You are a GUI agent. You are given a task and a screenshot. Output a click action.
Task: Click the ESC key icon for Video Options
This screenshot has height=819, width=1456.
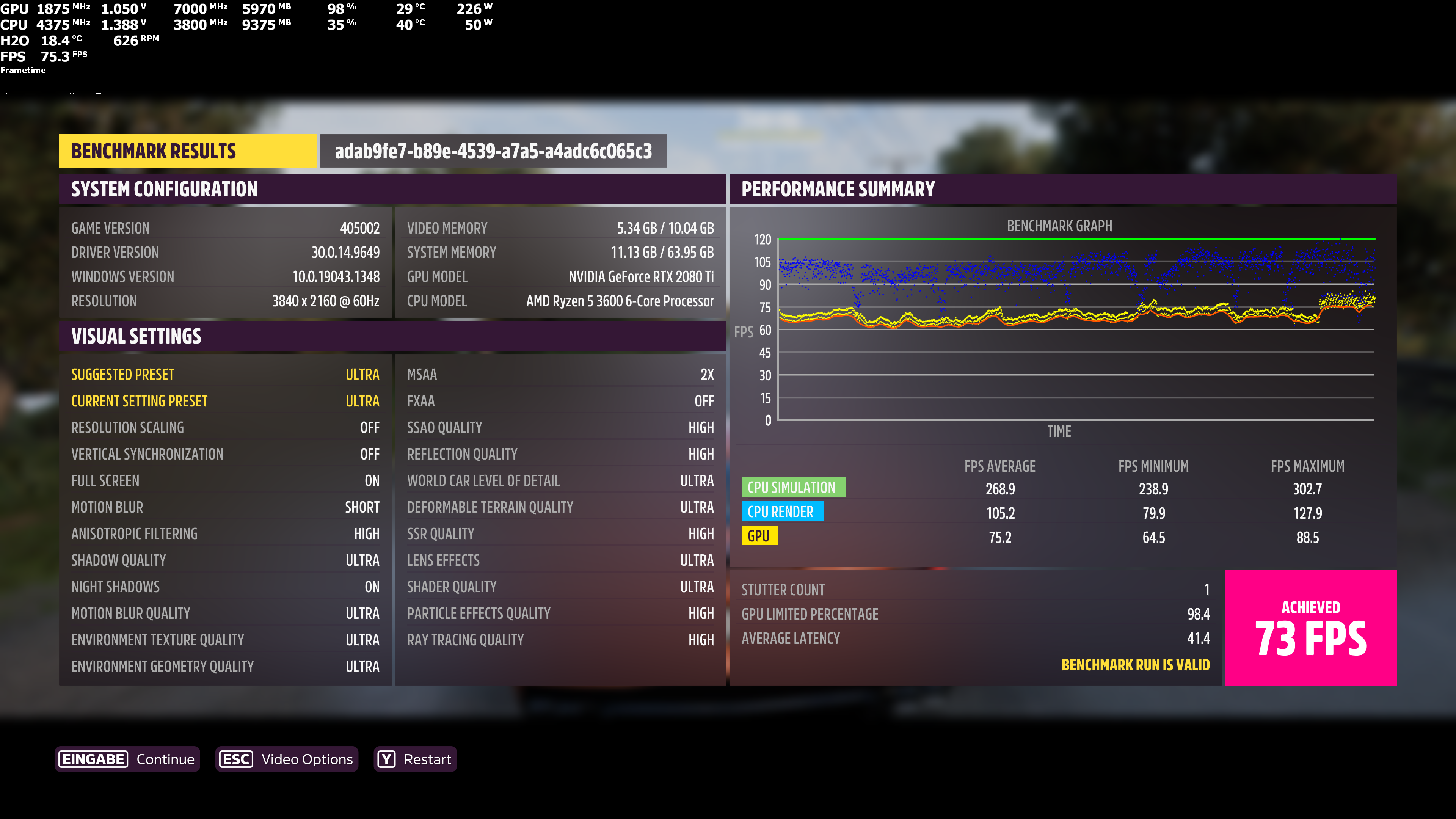coord(236,759)
